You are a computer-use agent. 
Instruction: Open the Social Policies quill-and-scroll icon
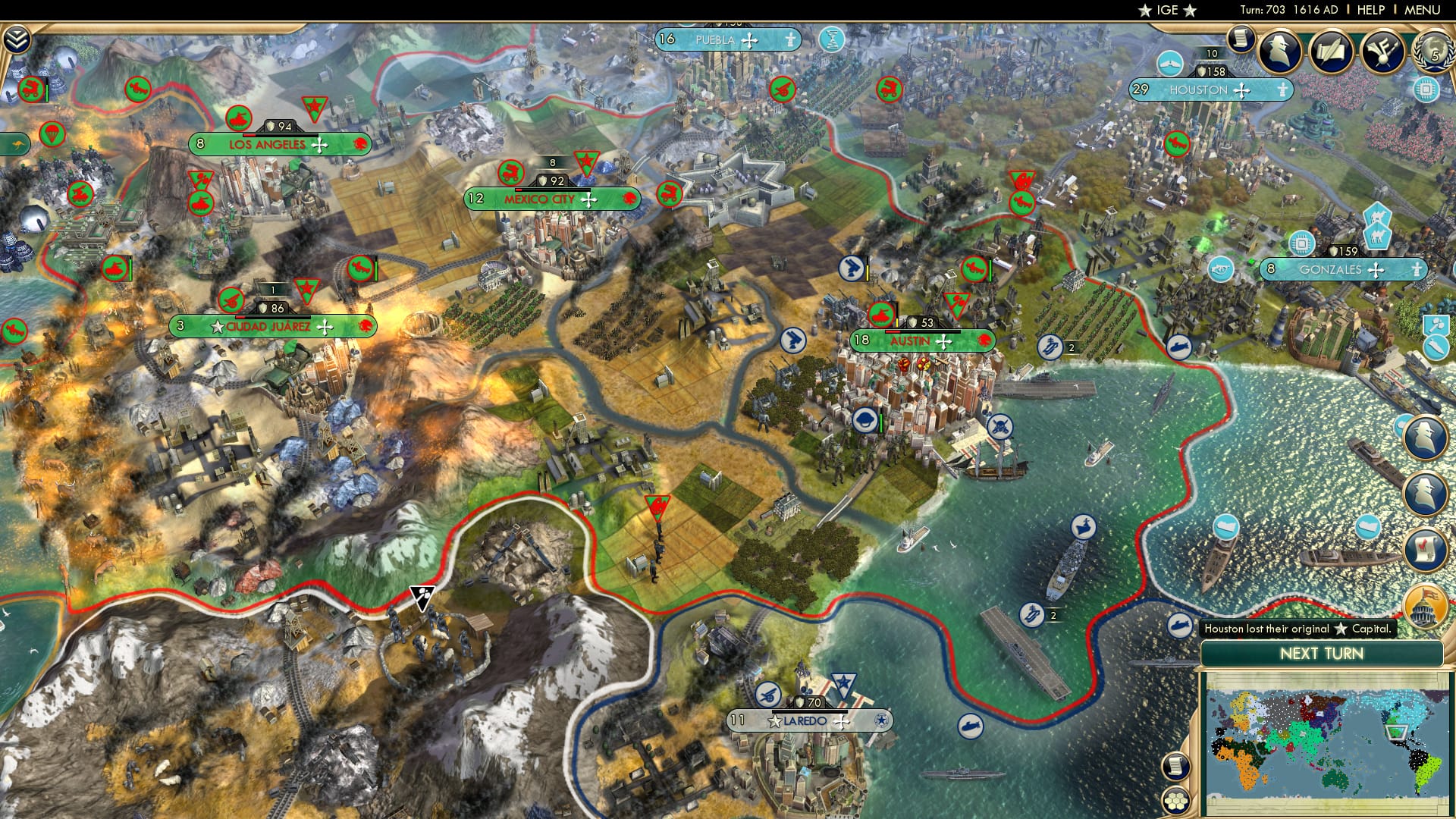pyautogui.click(x=1331, y=51)
